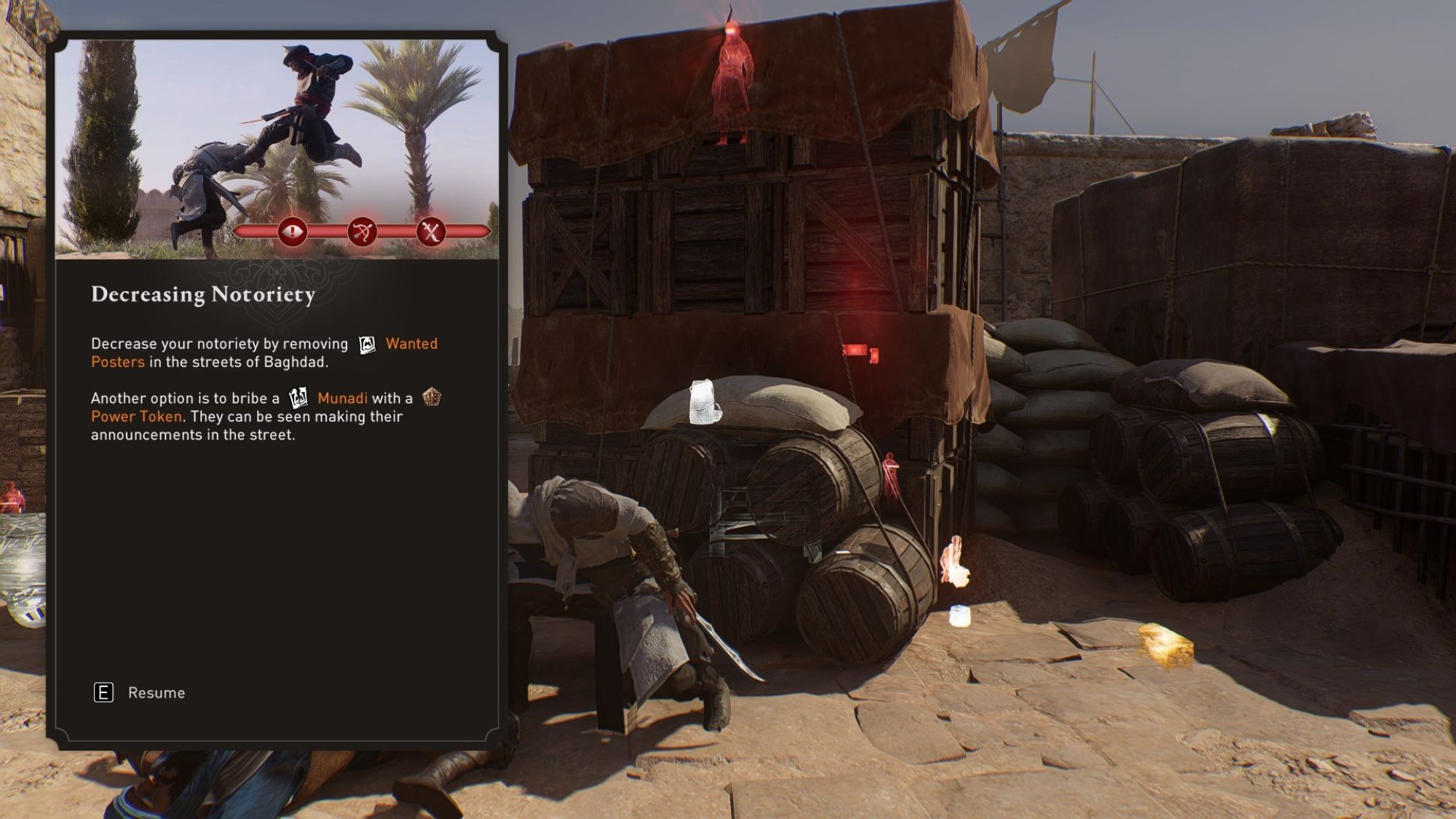Screen dimensions: 1456x819
Task: Click the orange Wanted Posters link text
Action: click(411, 343)
